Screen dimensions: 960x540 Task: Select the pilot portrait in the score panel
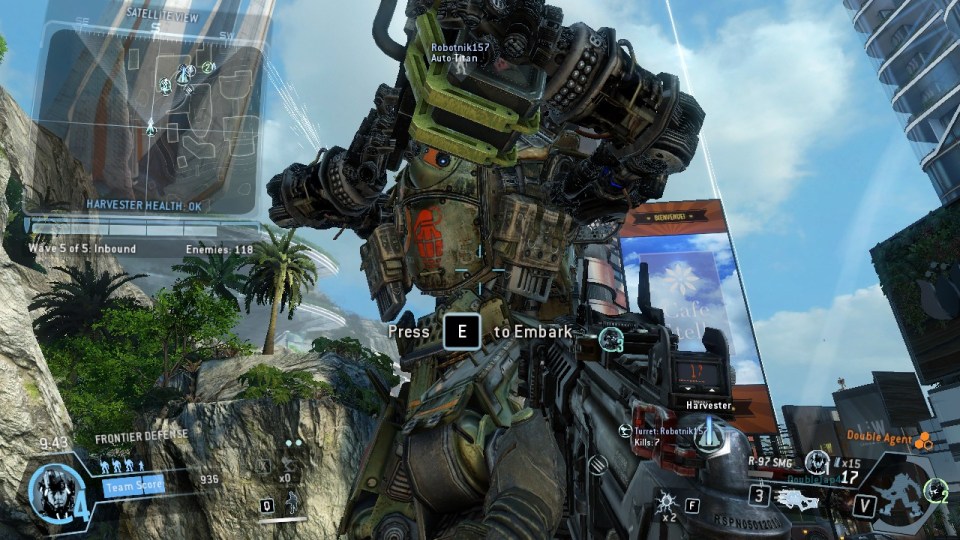pos(50,489)
